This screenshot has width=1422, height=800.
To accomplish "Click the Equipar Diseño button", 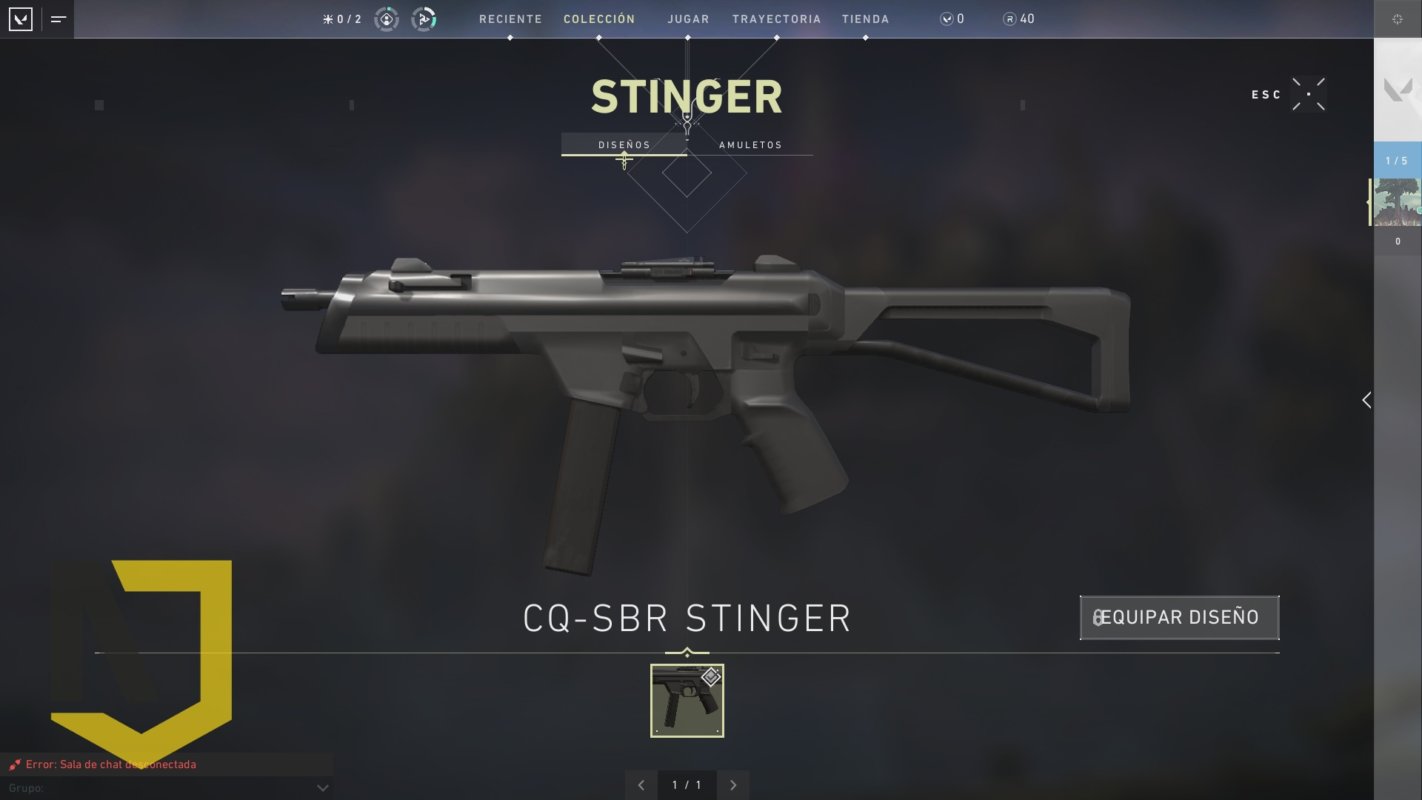I will tap(1179, 617).
